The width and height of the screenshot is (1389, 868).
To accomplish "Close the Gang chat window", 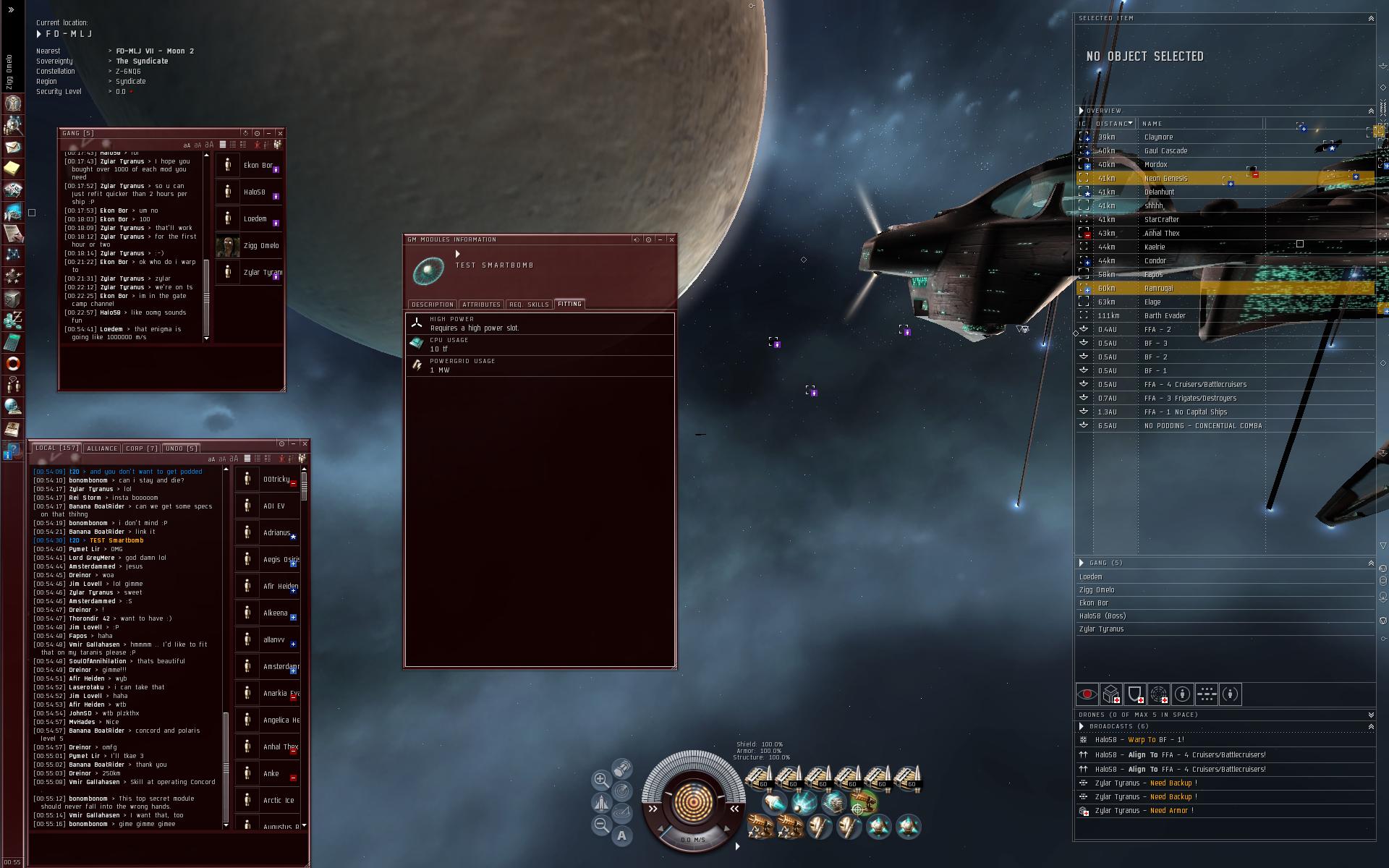I will pyautogui.click(x=280, y=133).
